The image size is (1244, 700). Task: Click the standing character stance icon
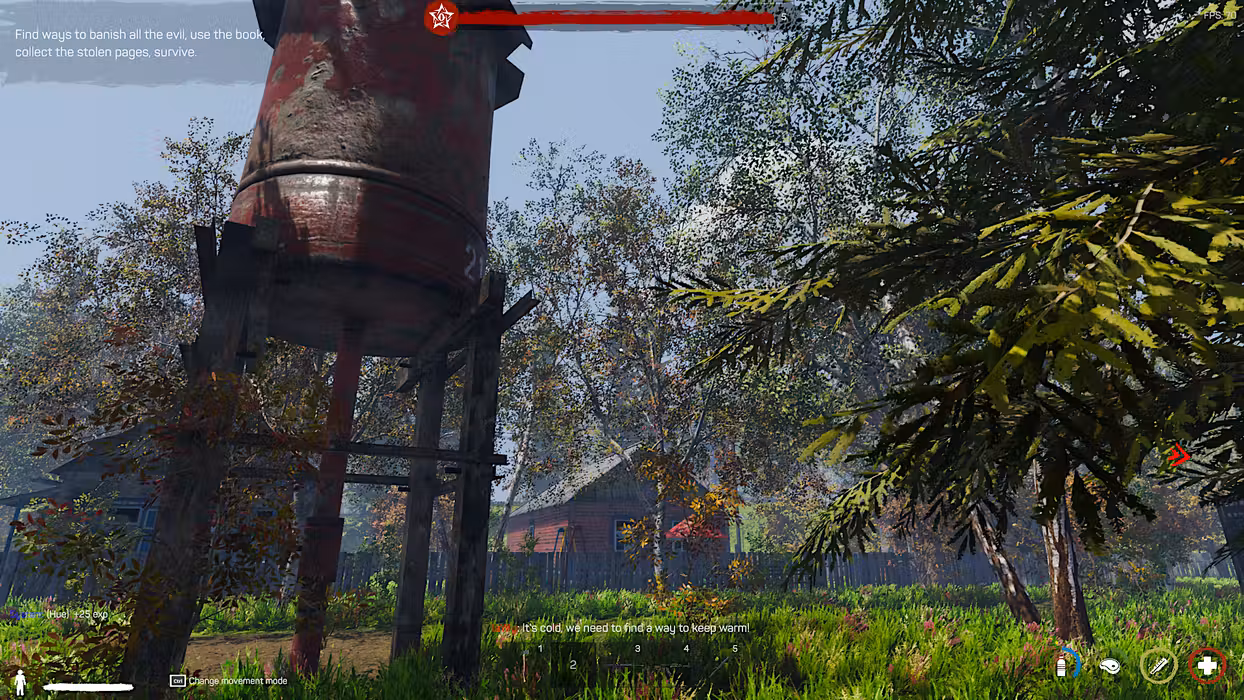click(x=19, y=683)
